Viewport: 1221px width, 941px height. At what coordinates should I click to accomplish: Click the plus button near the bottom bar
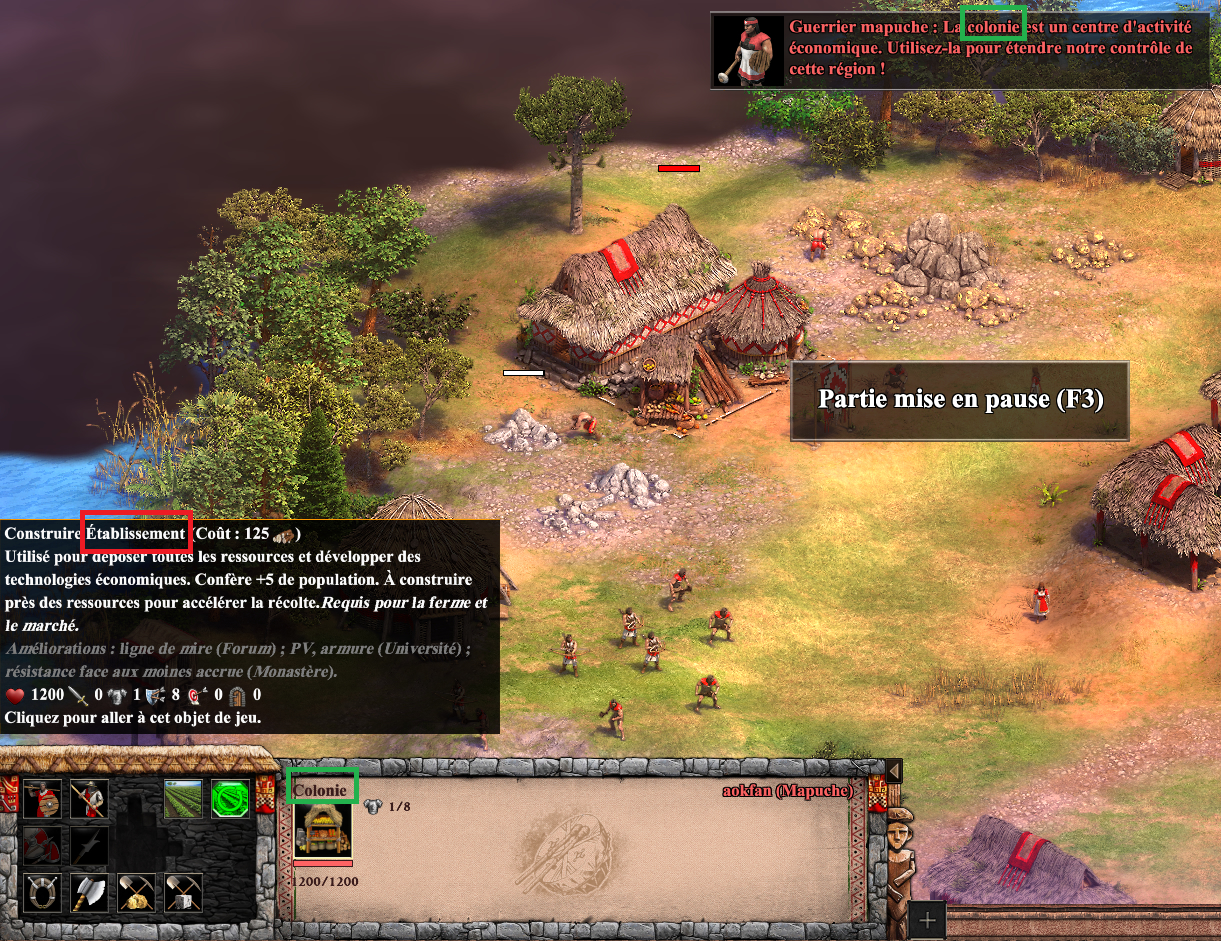tap(927, 920)
